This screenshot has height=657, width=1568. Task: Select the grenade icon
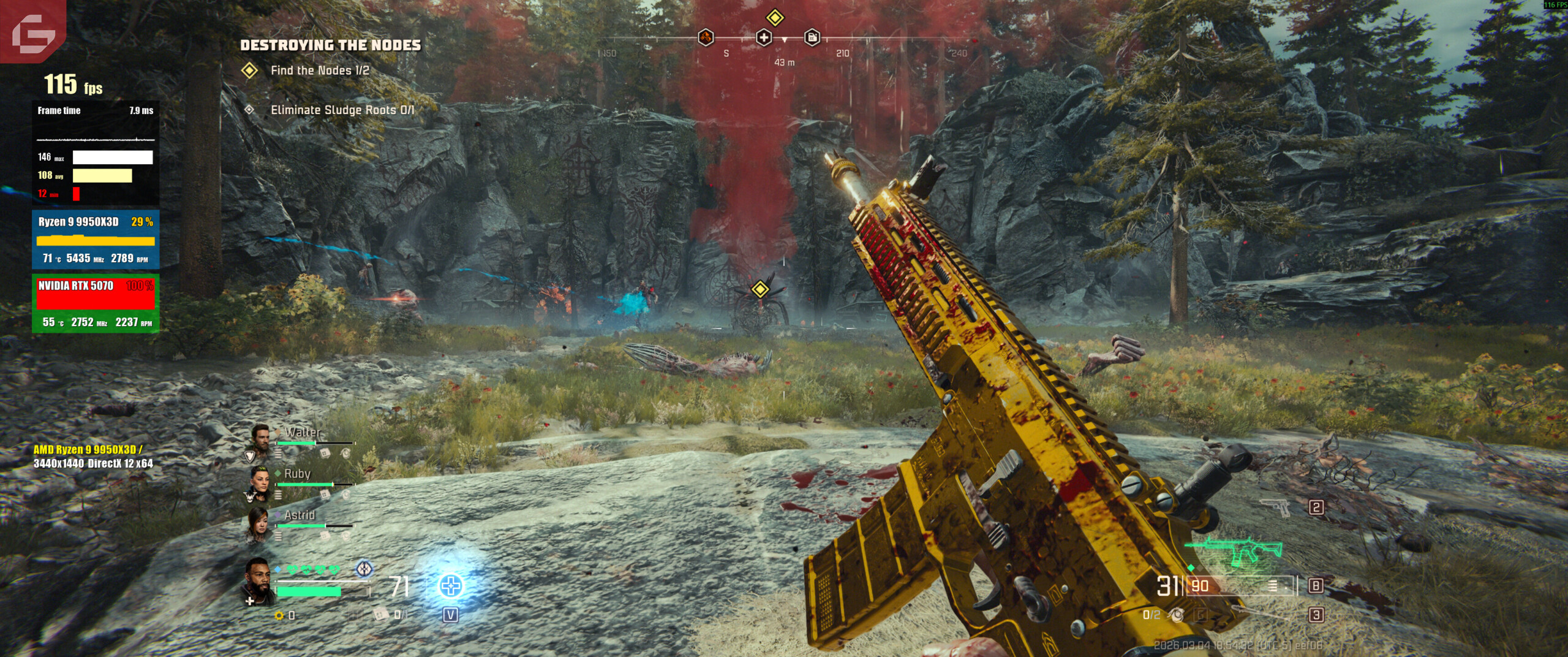(x=1176, y=614)
